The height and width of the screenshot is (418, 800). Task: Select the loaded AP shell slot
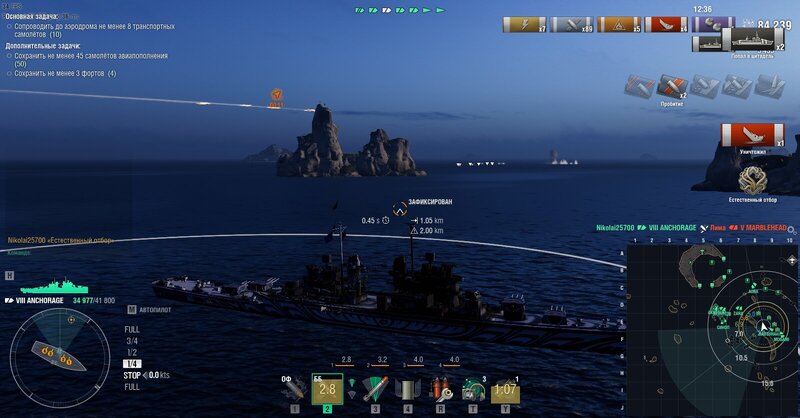[329, 388]
